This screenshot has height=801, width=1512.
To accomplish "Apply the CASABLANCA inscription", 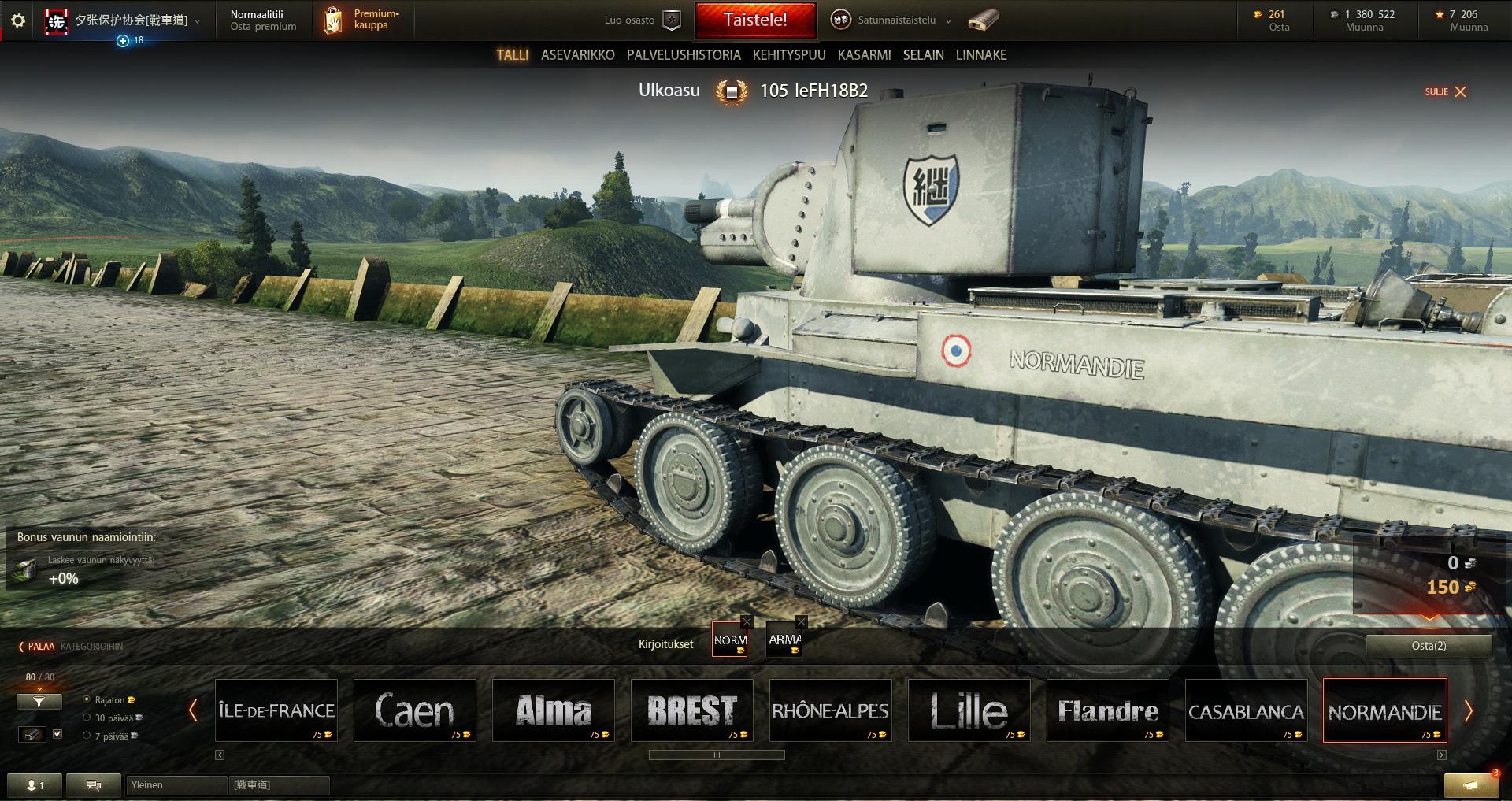I will pos(1246,710).
